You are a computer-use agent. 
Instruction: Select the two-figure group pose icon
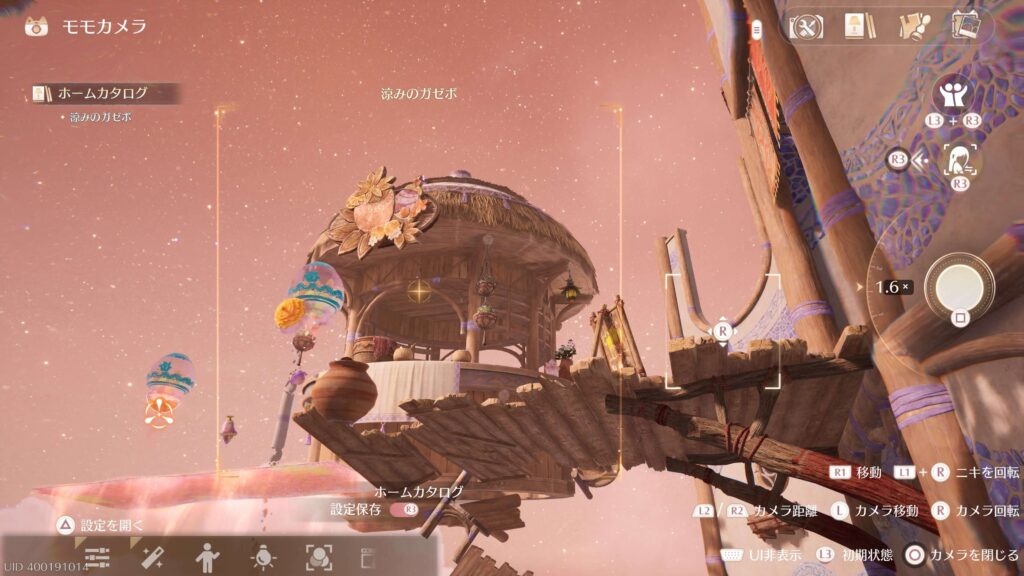(x=953, y=96)
